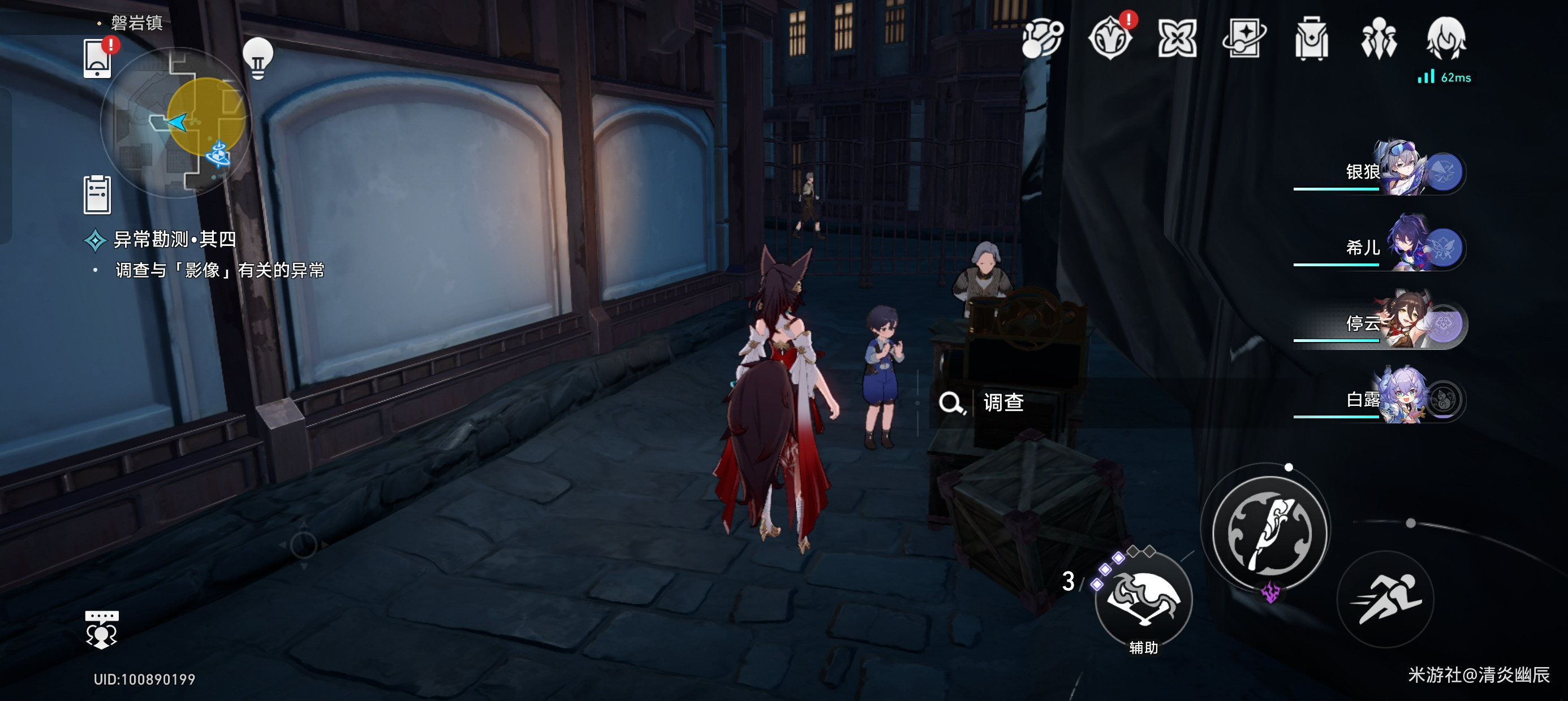
Task: Click the 调查 investigate prompt
Action: tap(1002, 402)
